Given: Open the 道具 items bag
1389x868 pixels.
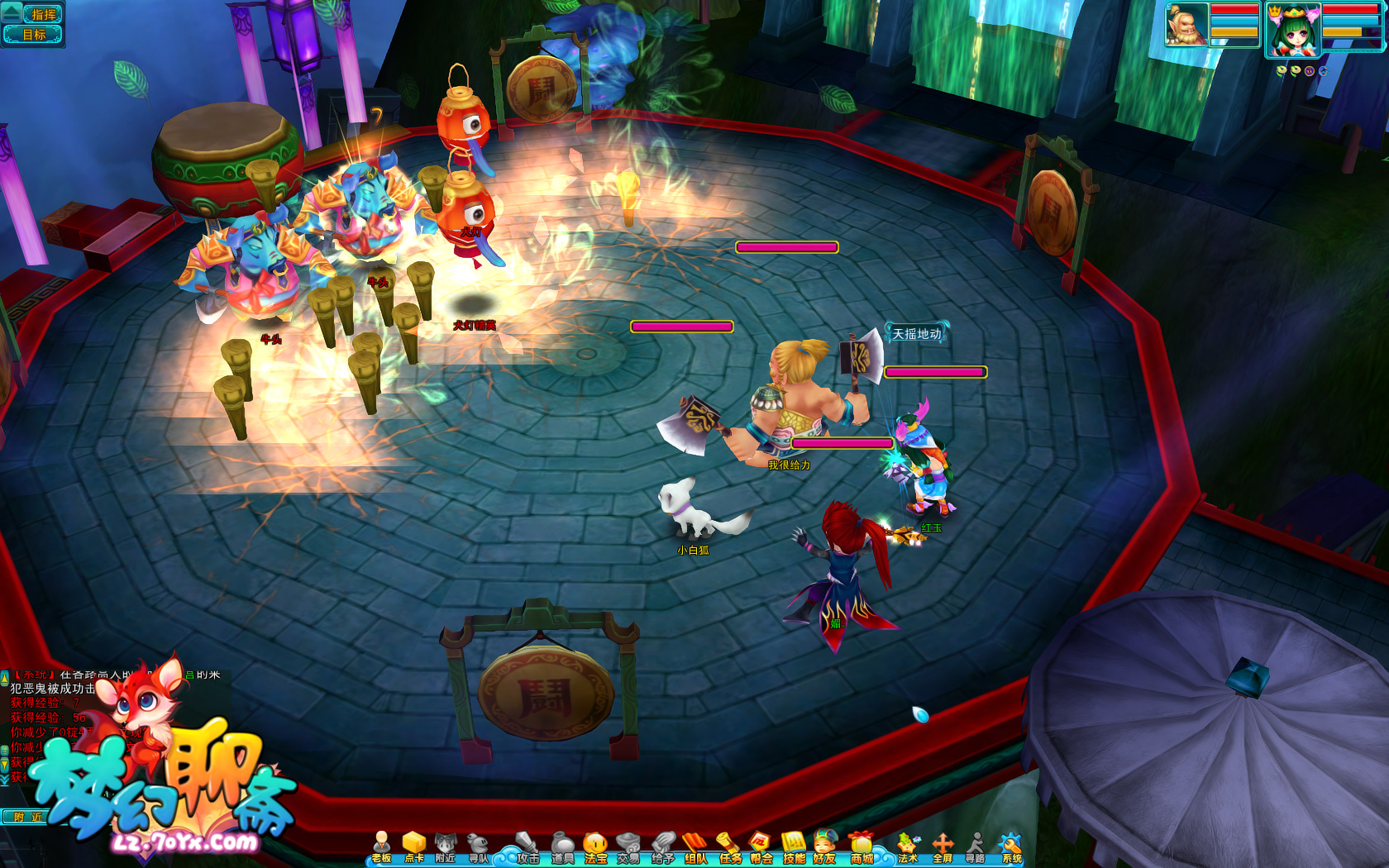Looking at the screenshot, I should click(562, 848).
